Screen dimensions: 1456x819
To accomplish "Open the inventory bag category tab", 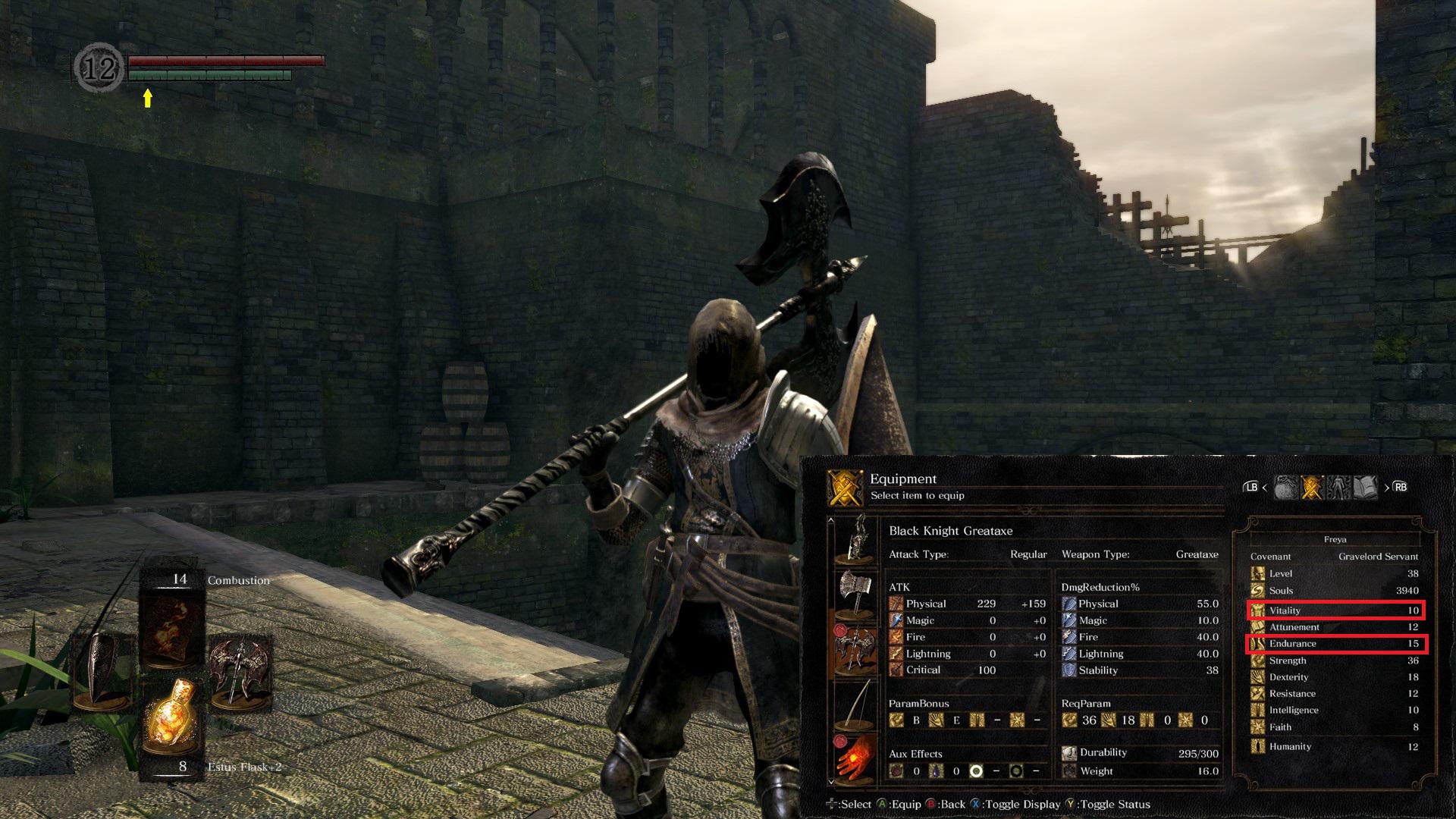I will pos(1285,486).
